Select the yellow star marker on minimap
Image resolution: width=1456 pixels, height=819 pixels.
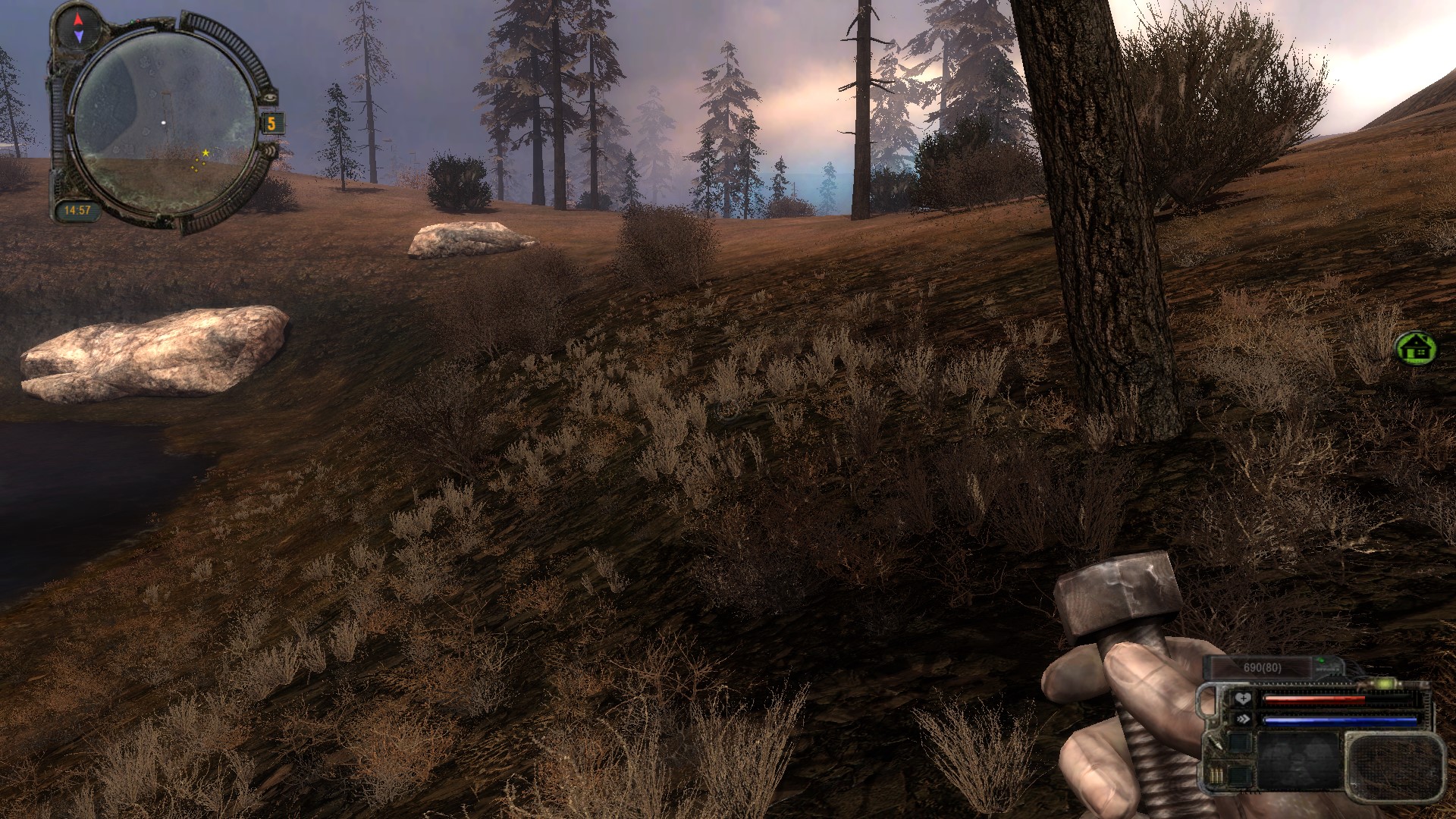tap(206, 153)
